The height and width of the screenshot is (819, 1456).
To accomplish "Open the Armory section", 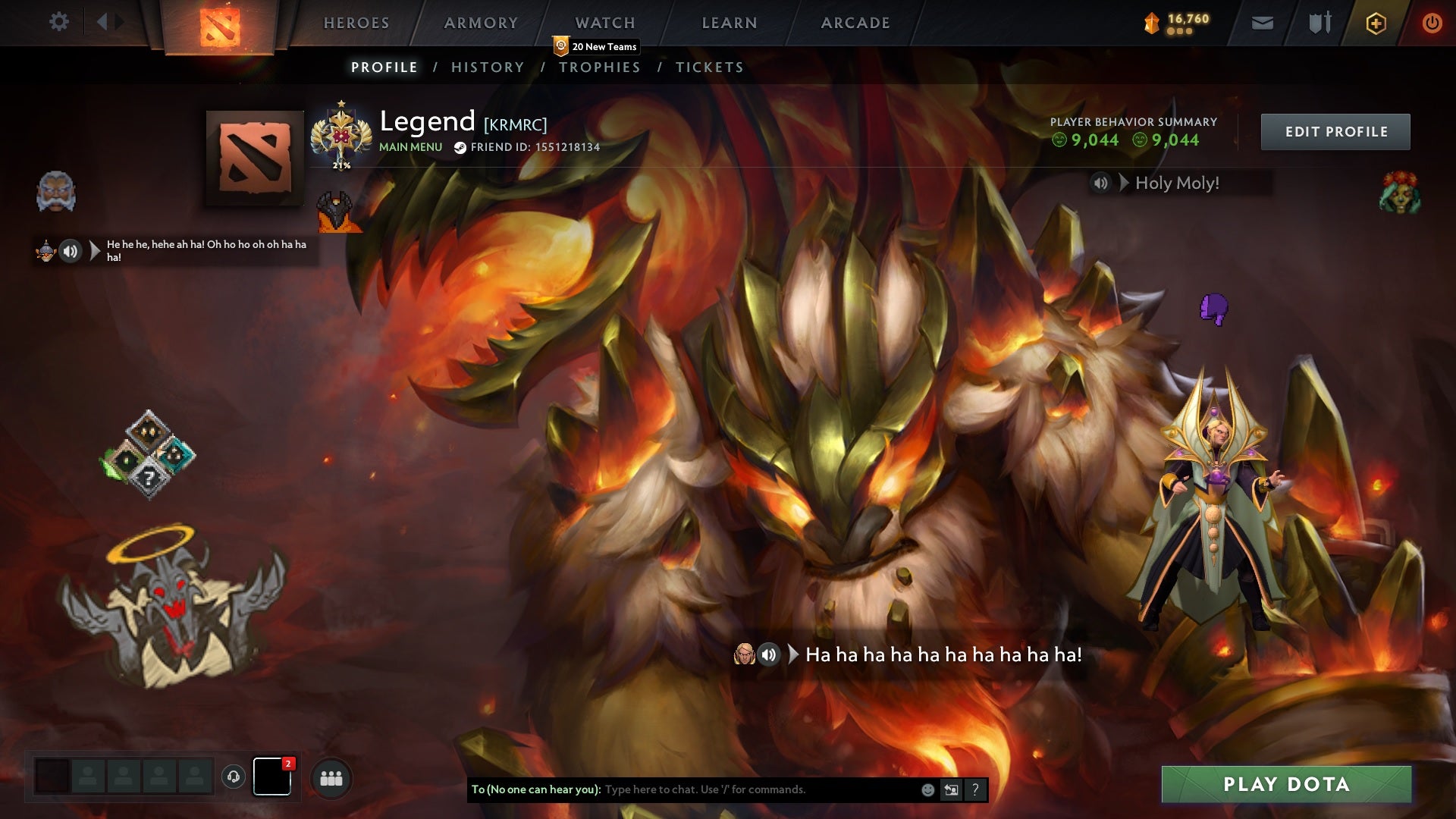I will coord(481,23).
